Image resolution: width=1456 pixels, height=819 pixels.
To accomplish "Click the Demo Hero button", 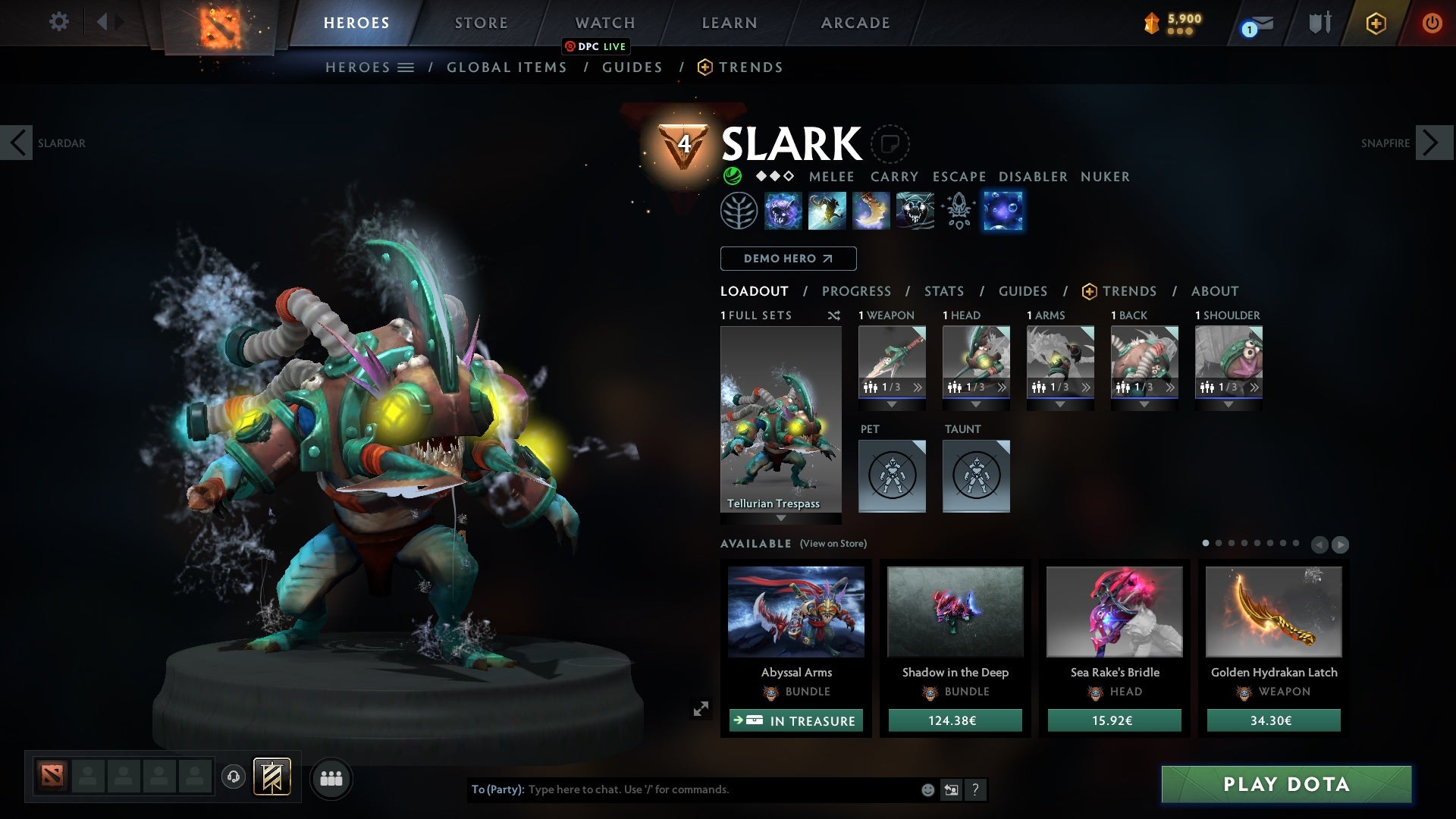I will click(x=787, y=259).
